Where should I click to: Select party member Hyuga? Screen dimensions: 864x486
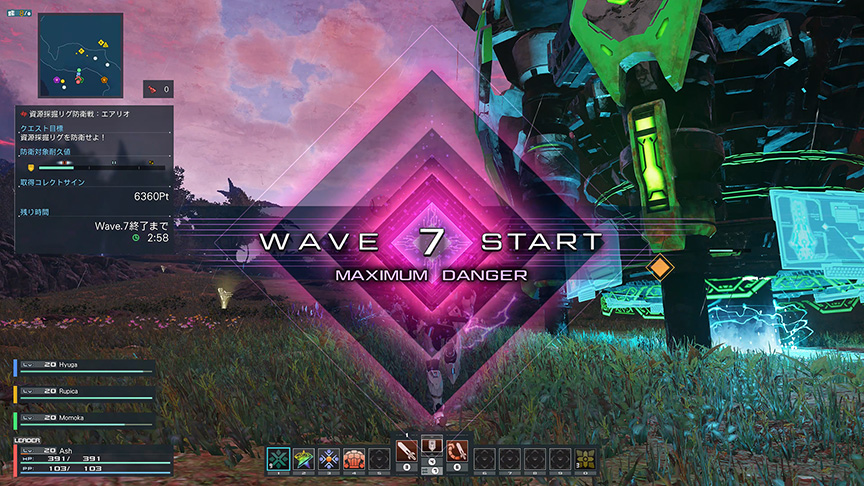click(85, 367)
